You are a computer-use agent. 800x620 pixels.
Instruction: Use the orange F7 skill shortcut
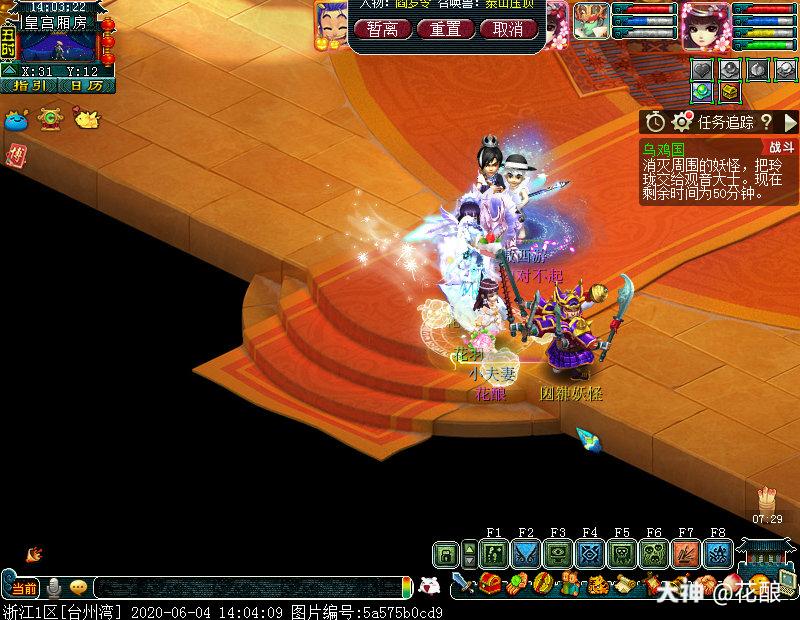[686, 554]
